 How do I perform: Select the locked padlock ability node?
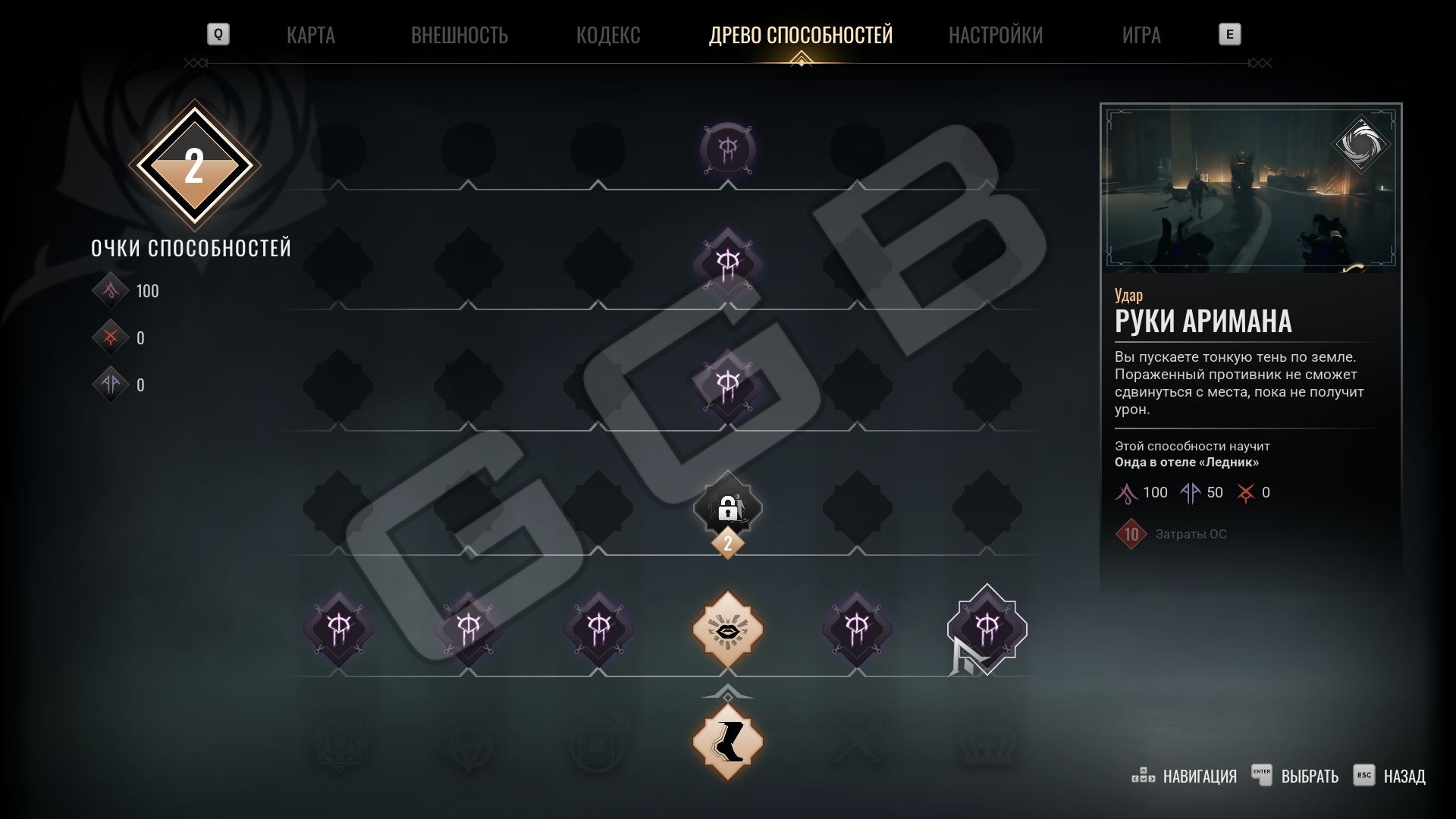click(727, 507)
